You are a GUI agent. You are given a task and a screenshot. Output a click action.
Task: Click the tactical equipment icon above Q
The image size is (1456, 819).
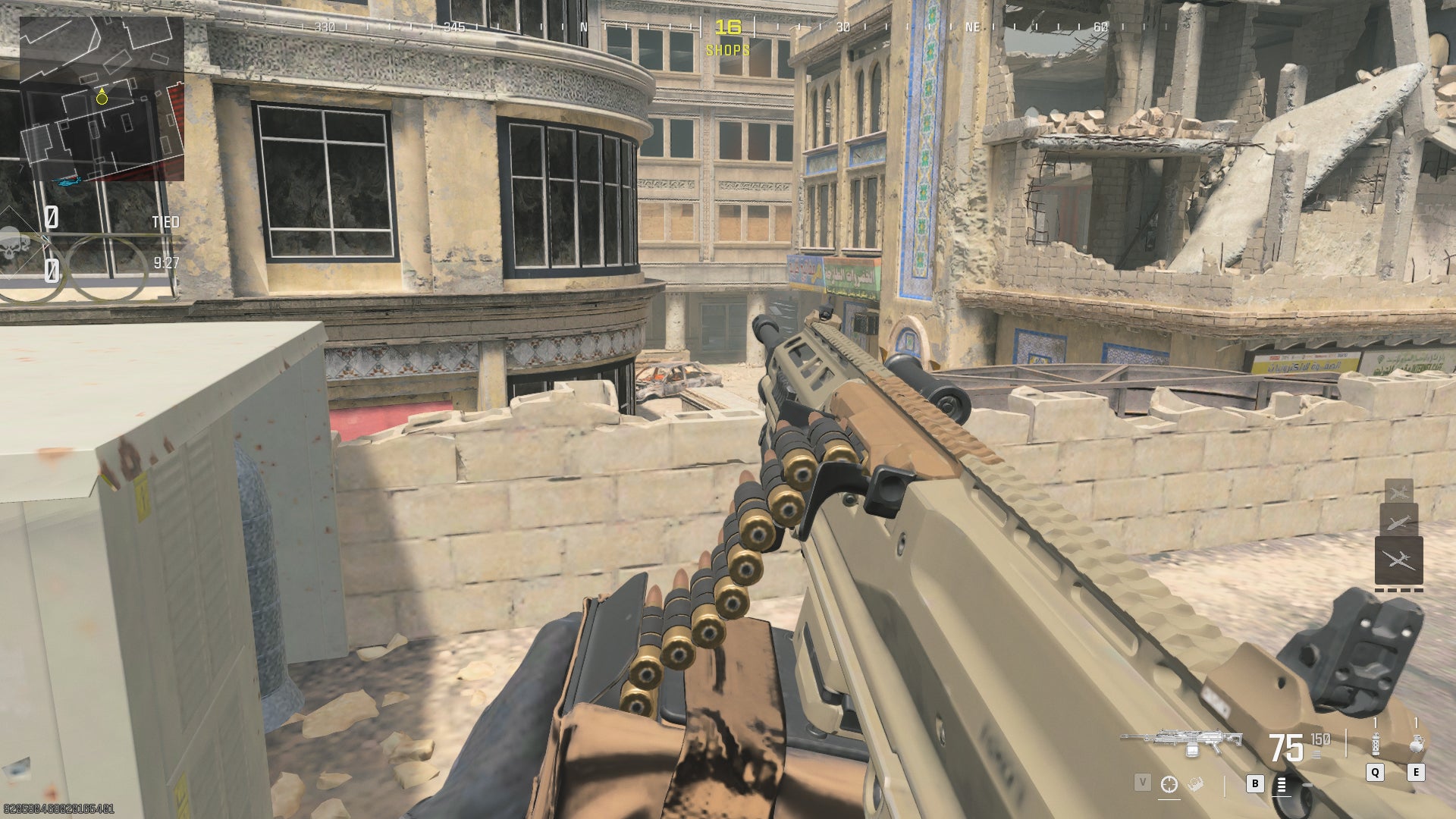[1375, 744]
